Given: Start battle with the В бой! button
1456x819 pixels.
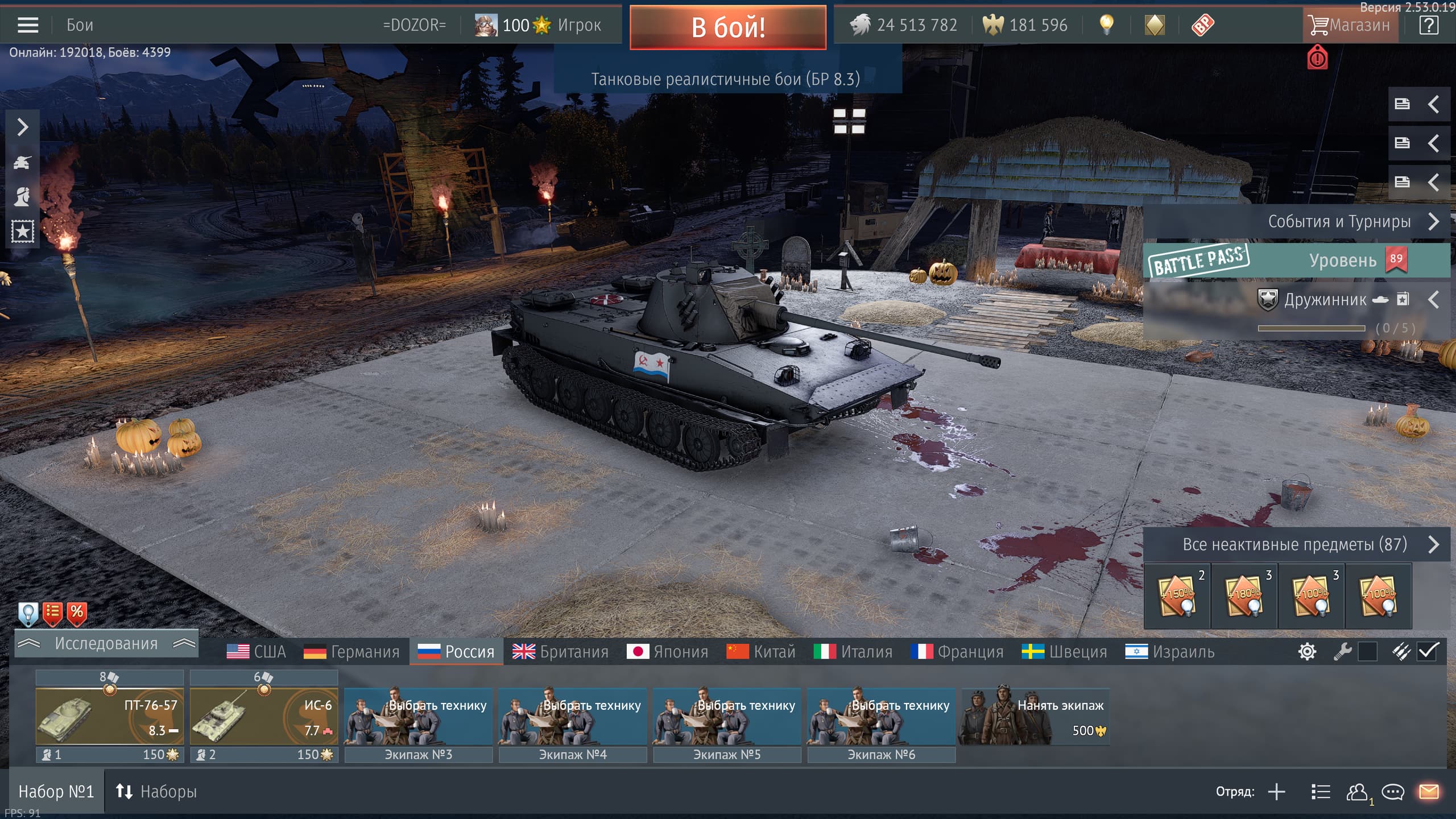Looking at the screenshot, I should pos(727,27).
